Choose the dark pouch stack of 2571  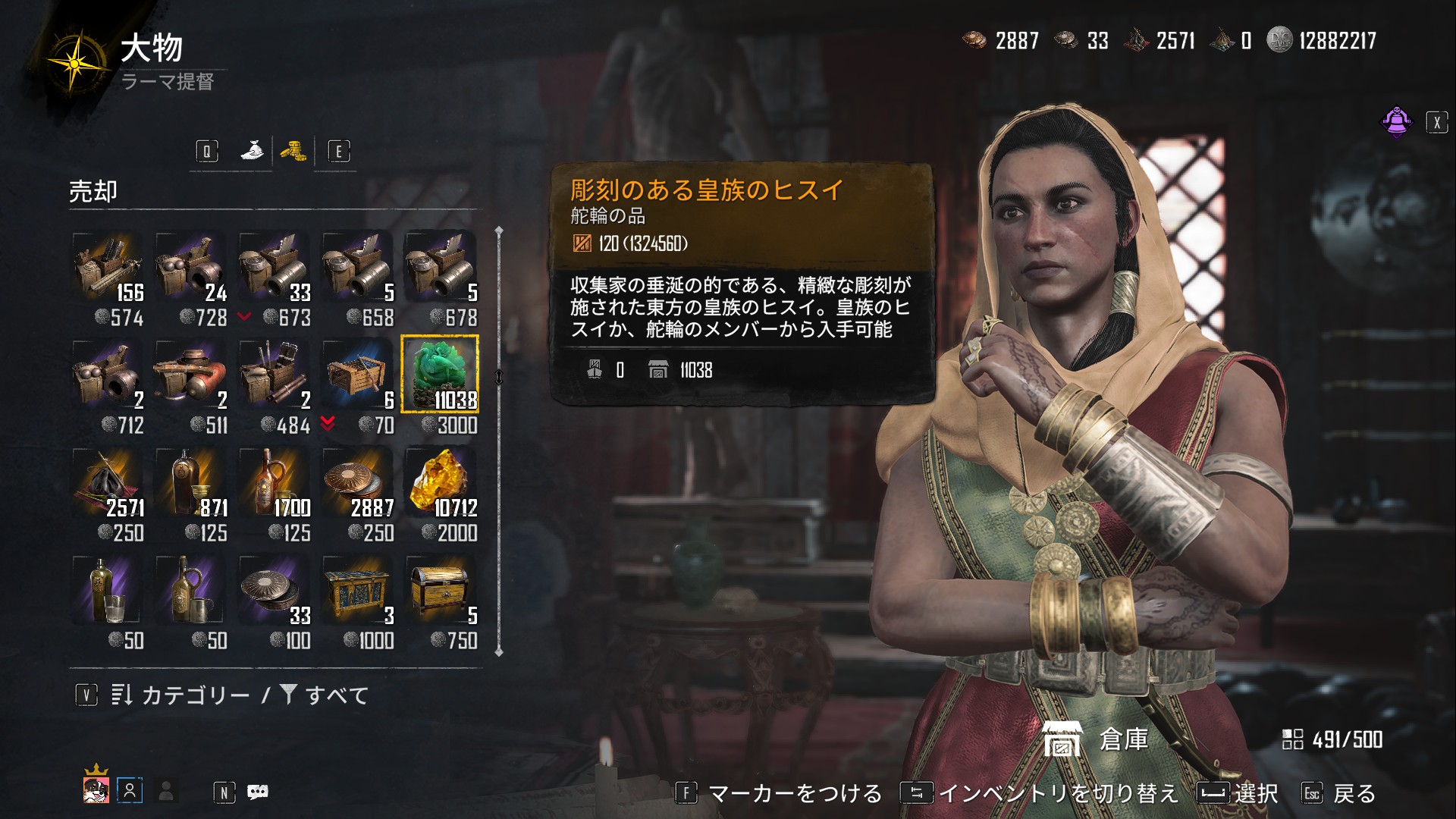point(106,482)
